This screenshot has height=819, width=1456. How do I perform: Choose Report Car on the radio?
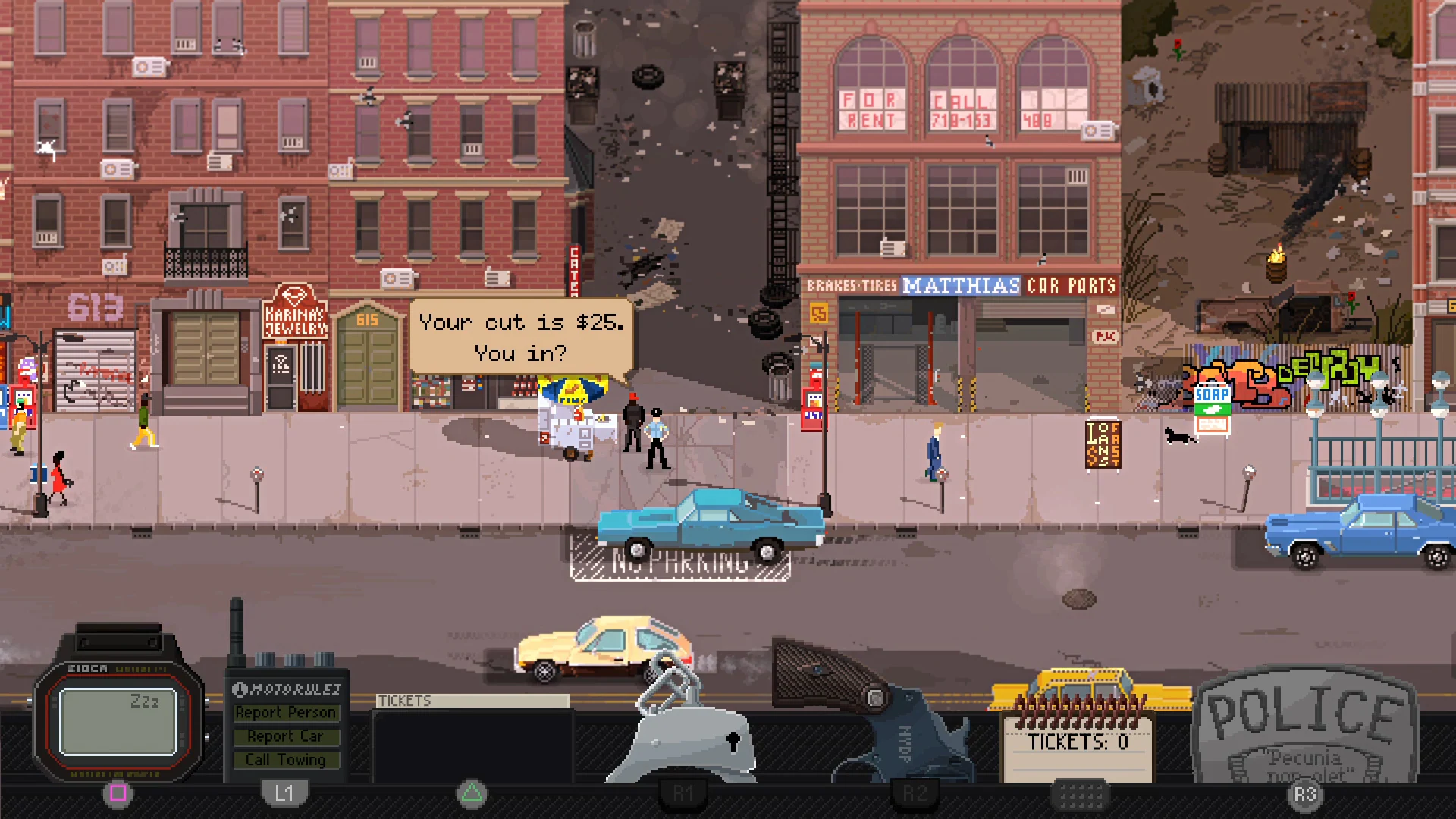[x=287, y=736]
